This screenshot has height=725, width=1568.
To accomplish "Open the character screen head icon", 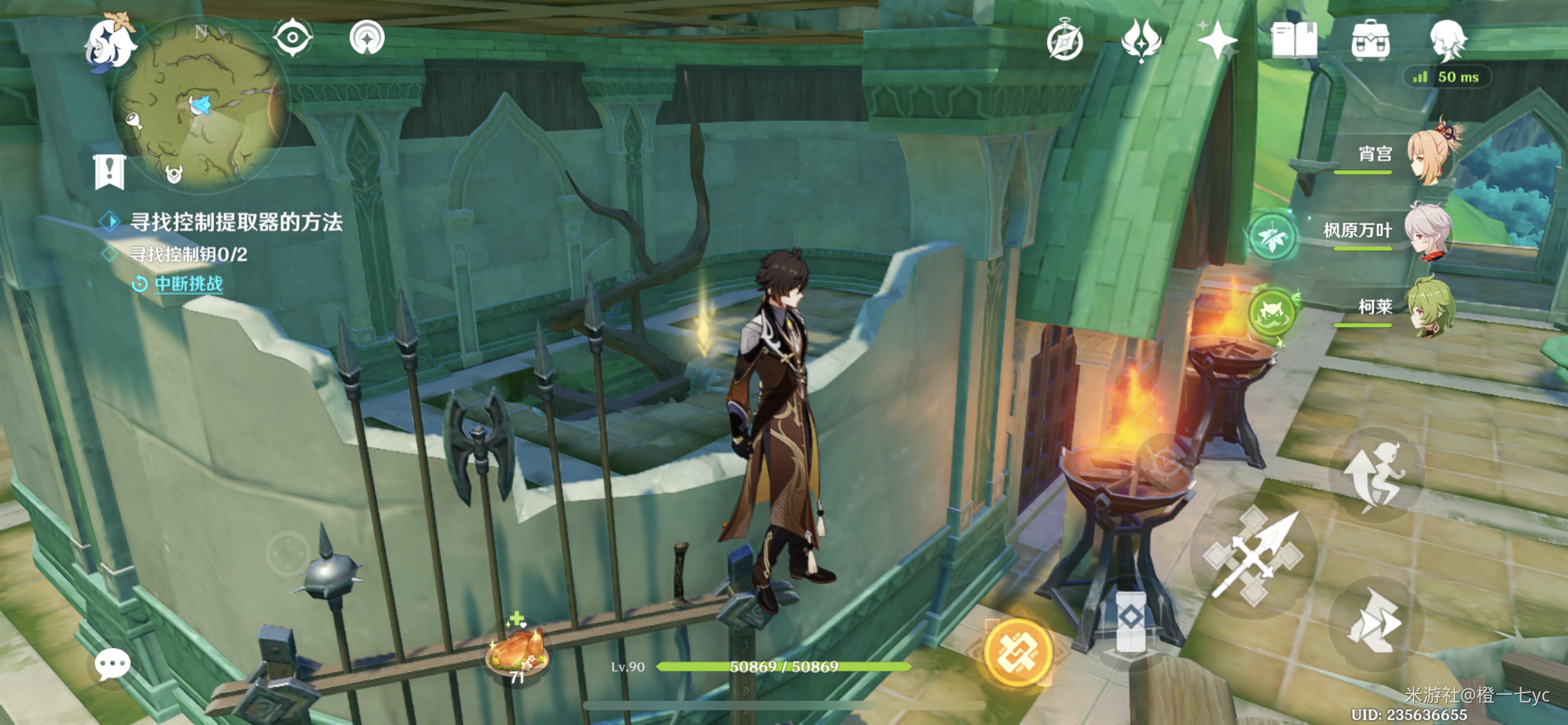I will [x=1447, y=40].
